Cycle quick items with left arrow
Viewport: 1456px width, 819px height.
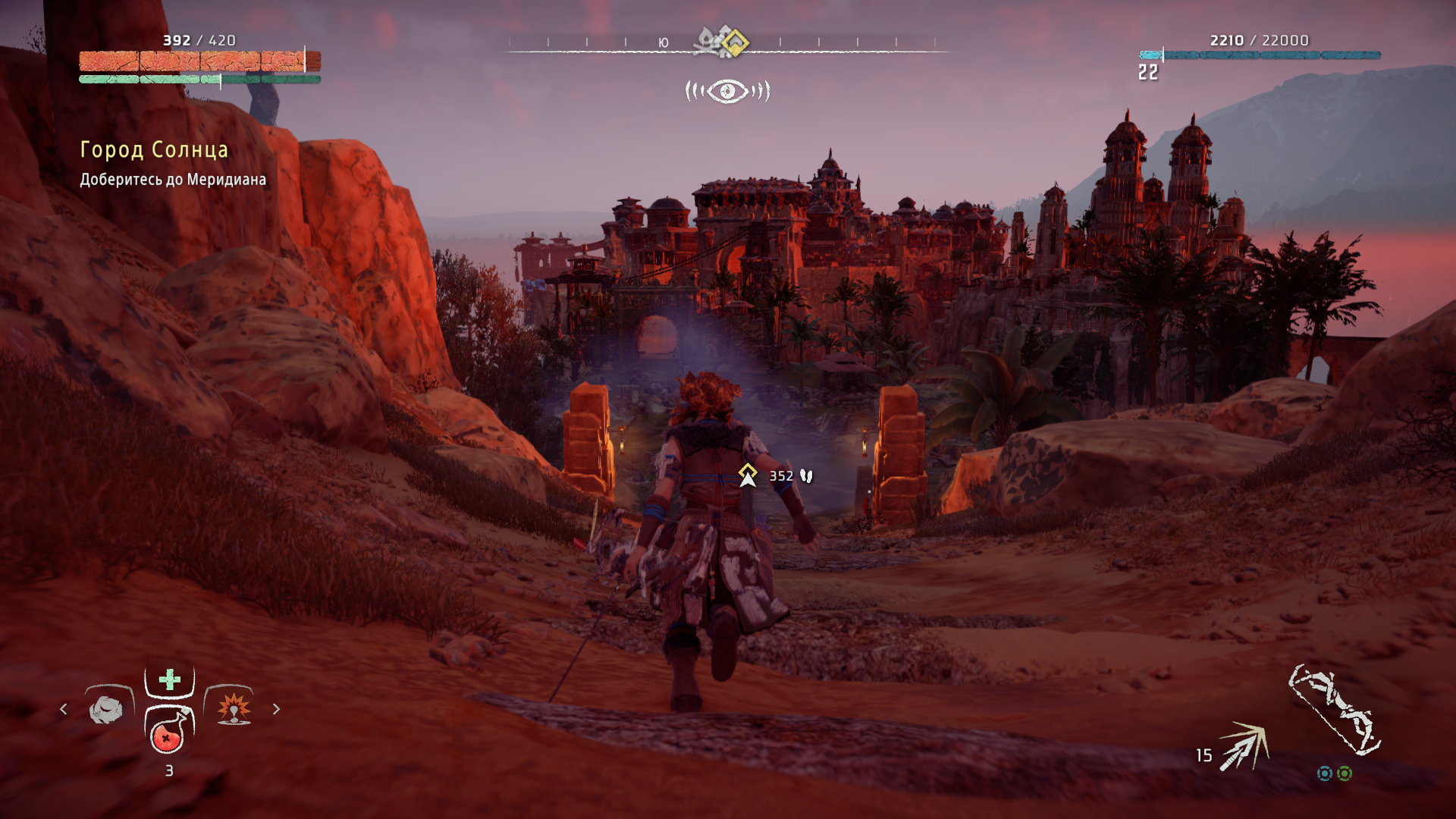tap(64, 709)
